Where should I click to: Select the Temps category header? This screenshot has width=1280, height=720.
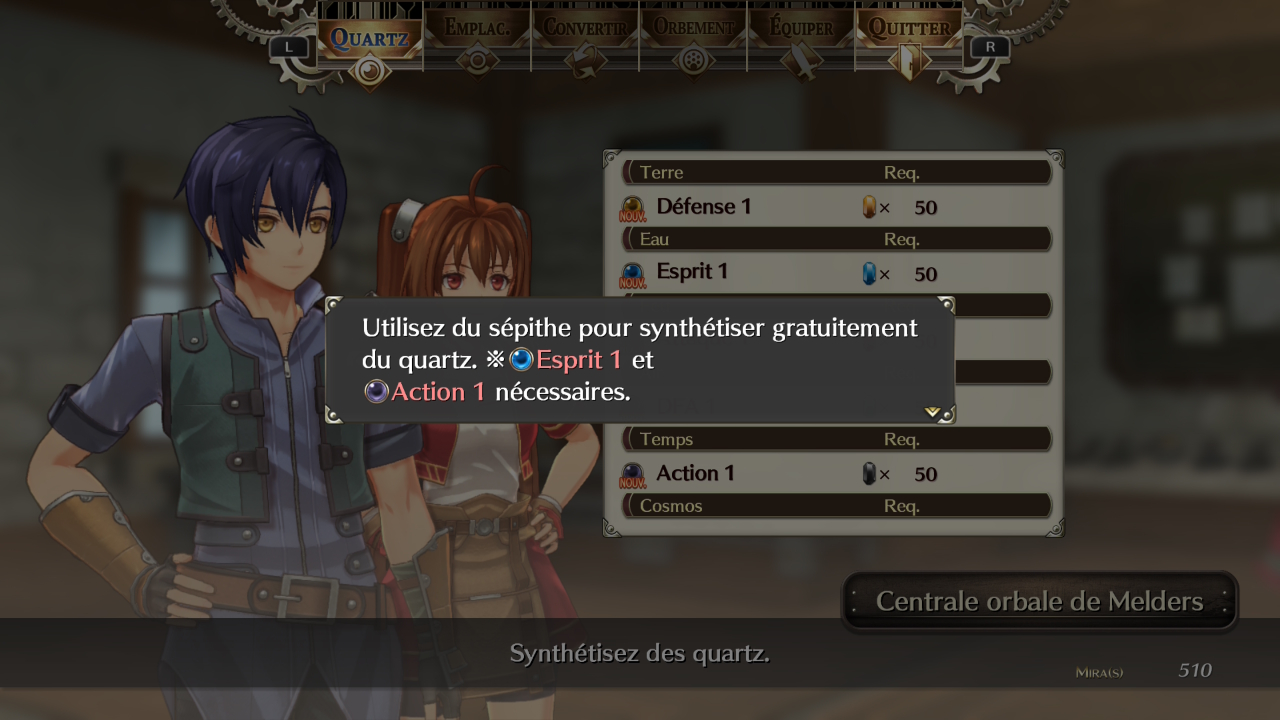pos(835,439)
